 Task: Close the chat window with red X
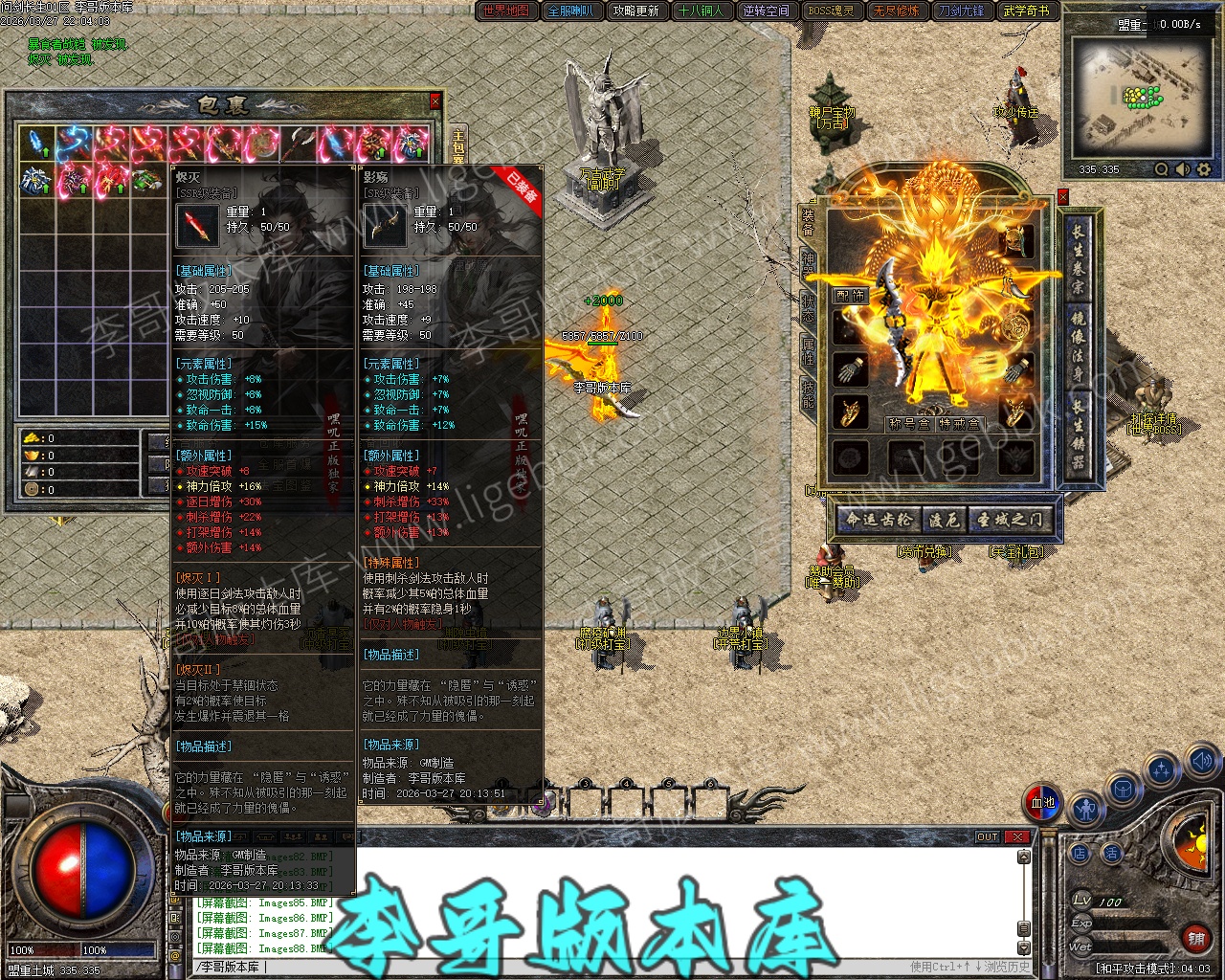[x=1017, y=836]
